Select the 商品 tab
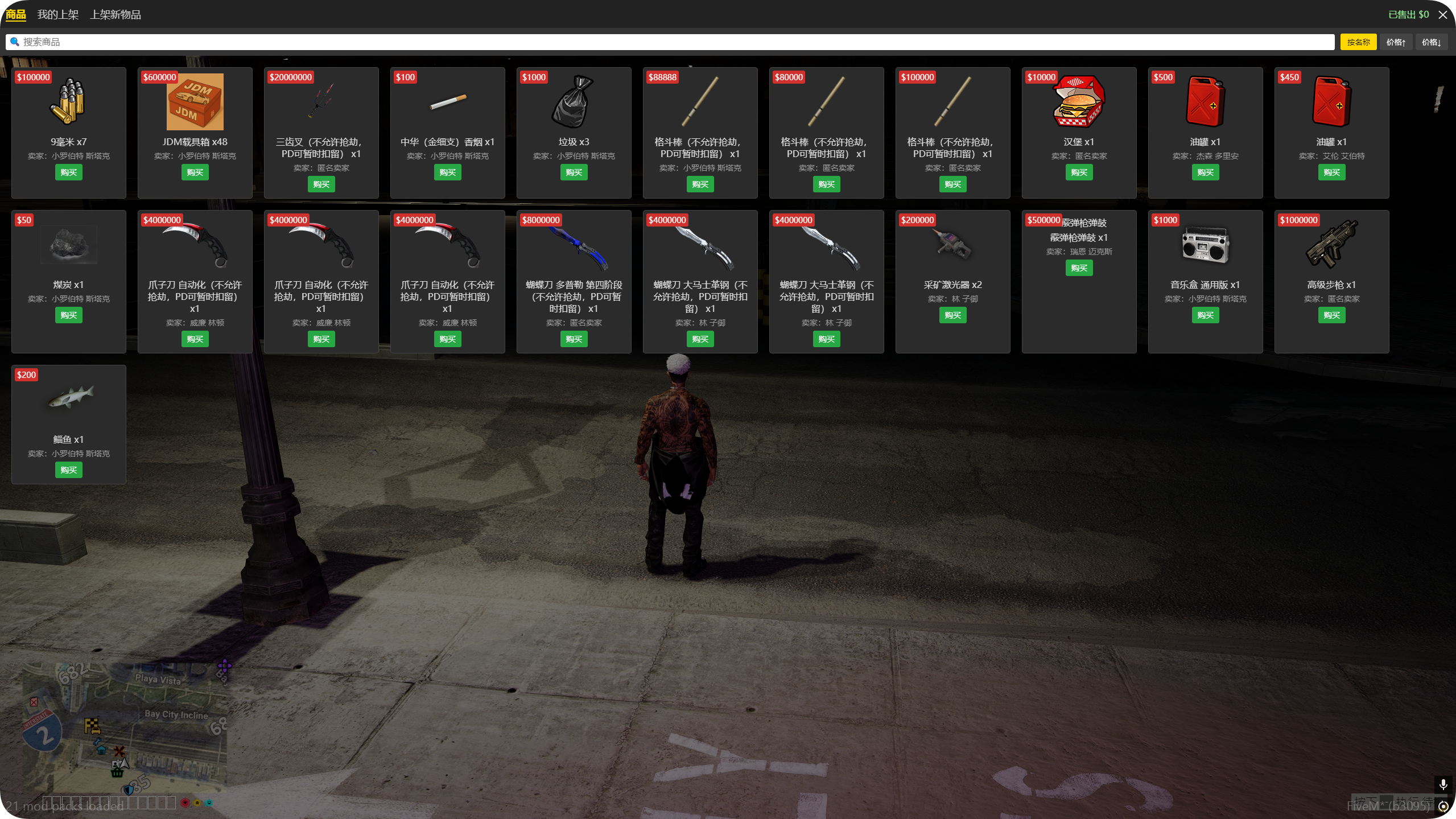This screenshot has height=819, width=1456. [x=16, y=14]
